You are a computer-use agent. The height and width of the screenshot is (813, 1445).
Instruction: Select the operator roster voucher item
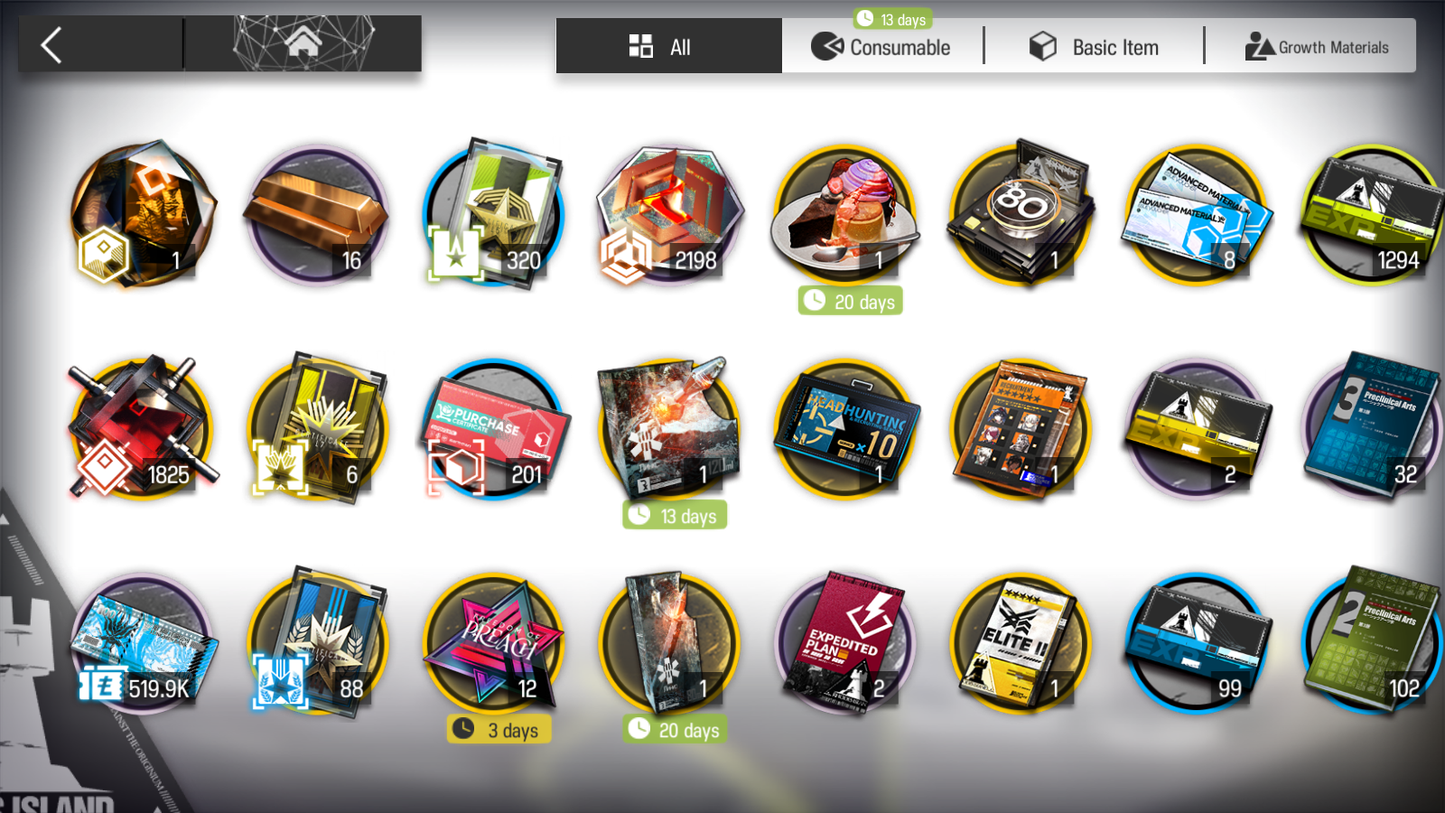coord(1020,430)
